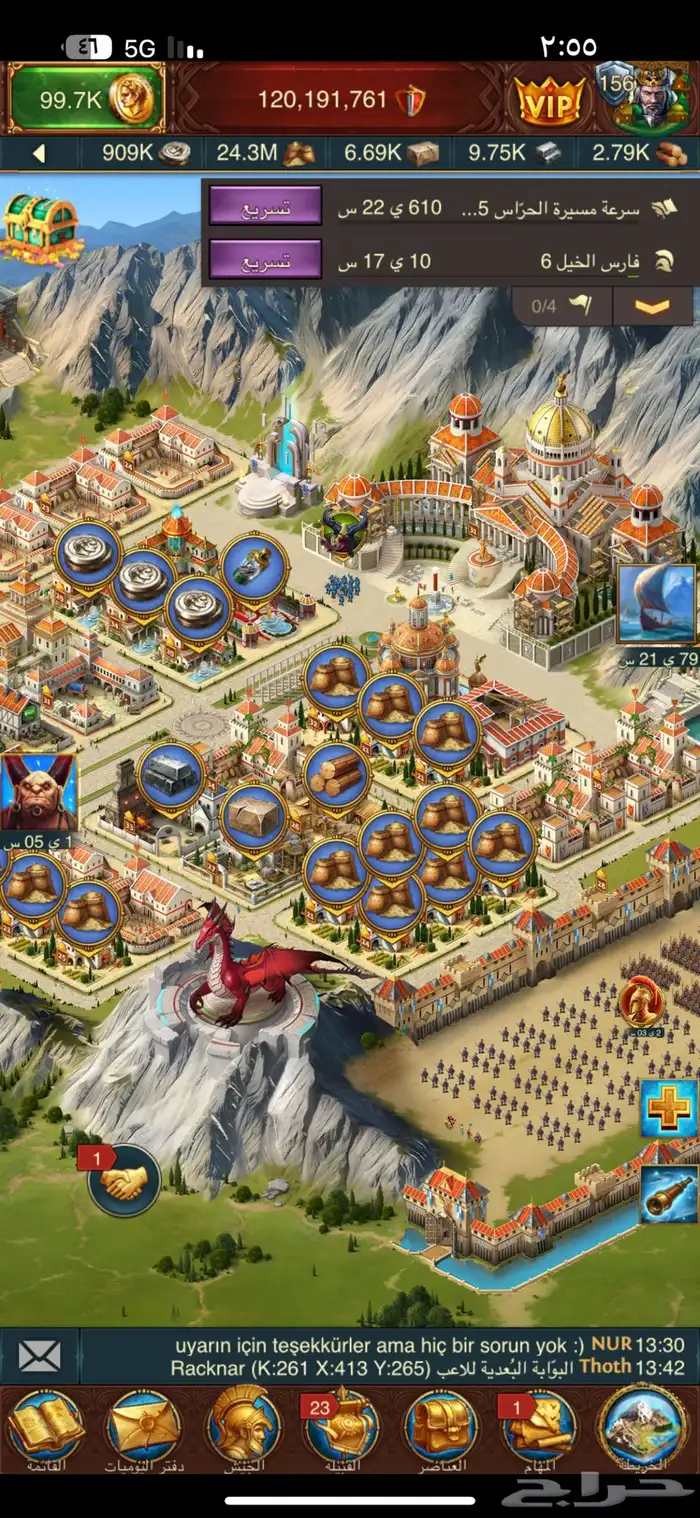Speed up the guard march research
The height and width of the screenshot is (1518, 700).
(265, 207)
